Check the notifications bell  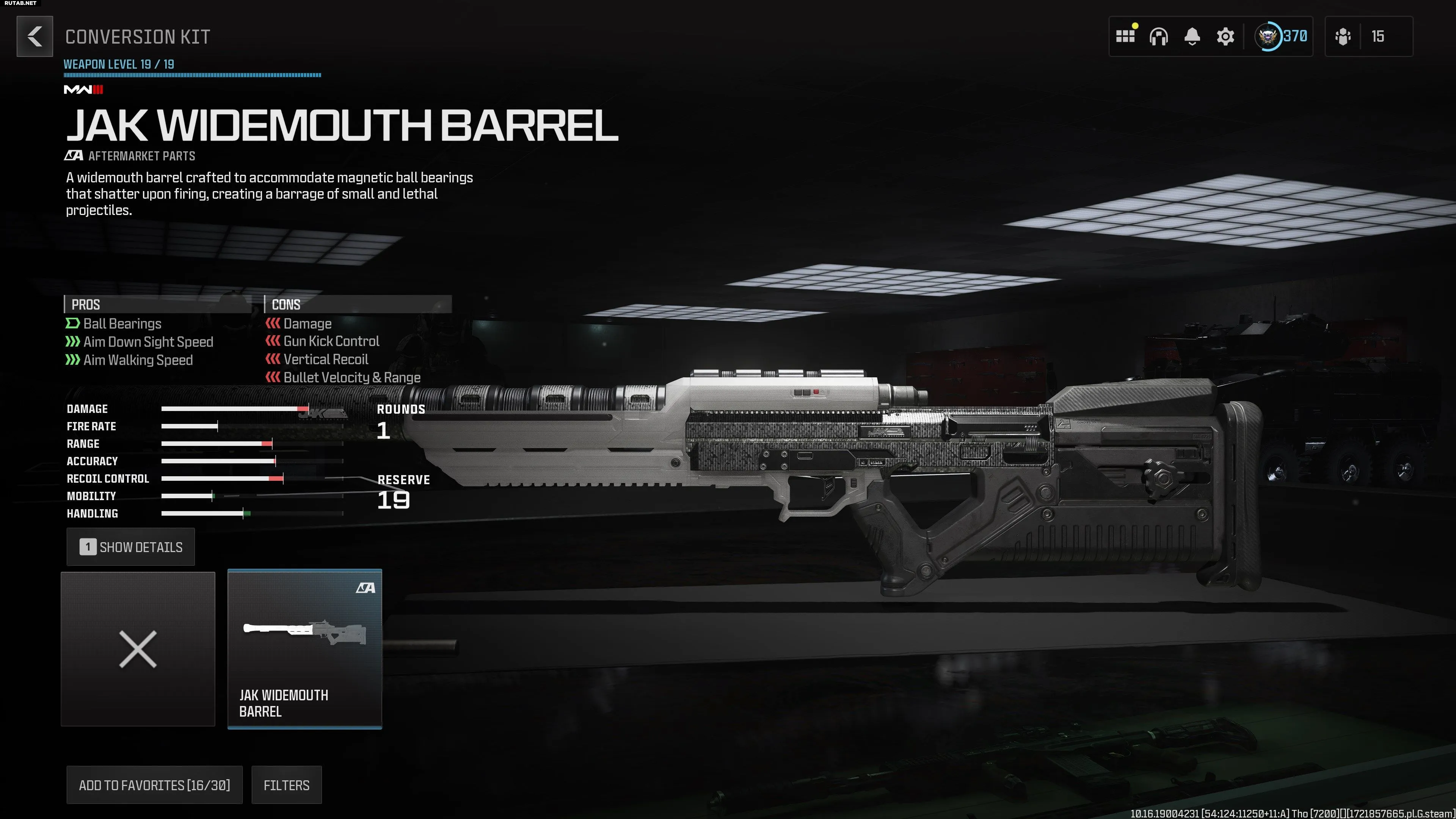click(x=1192, y=37)
